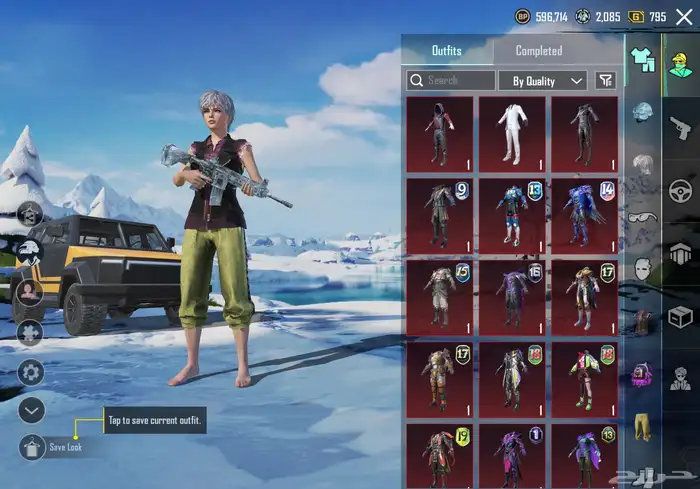Viewport: 700px width, 489px height.
Task: Tap the Save Look button
Action: point(32,447)
